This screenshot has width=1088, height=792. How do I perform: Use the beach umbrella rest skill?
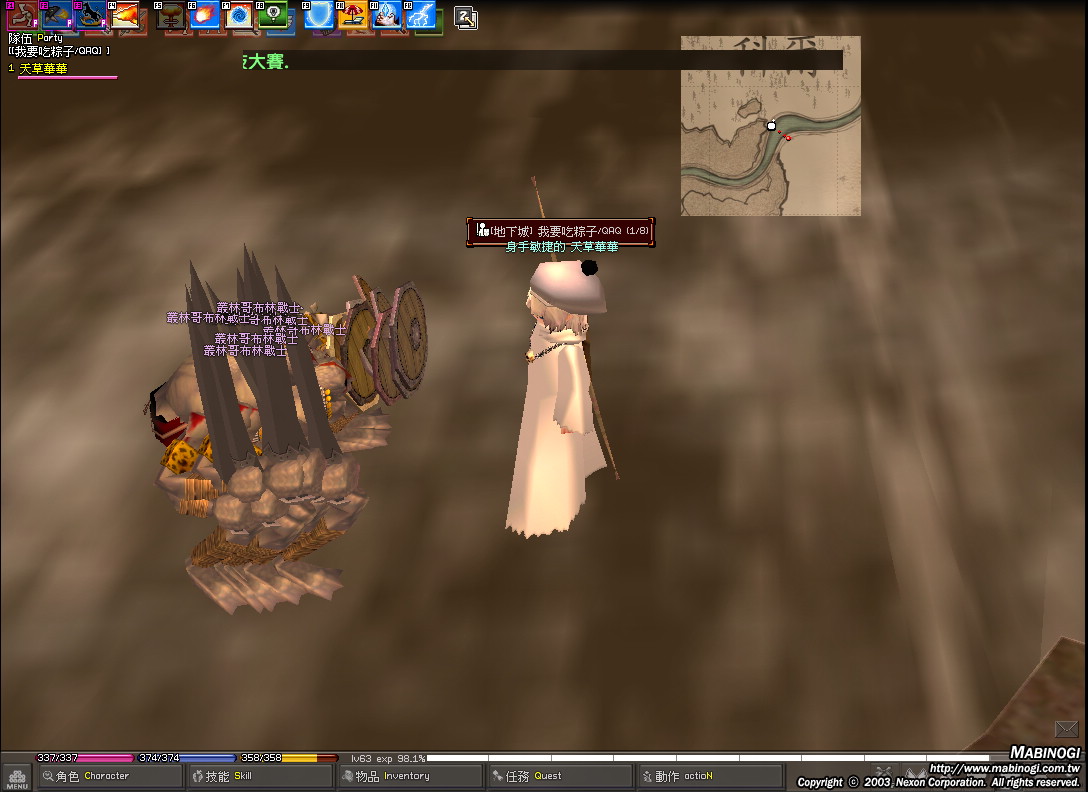click(x=352, y=14)
